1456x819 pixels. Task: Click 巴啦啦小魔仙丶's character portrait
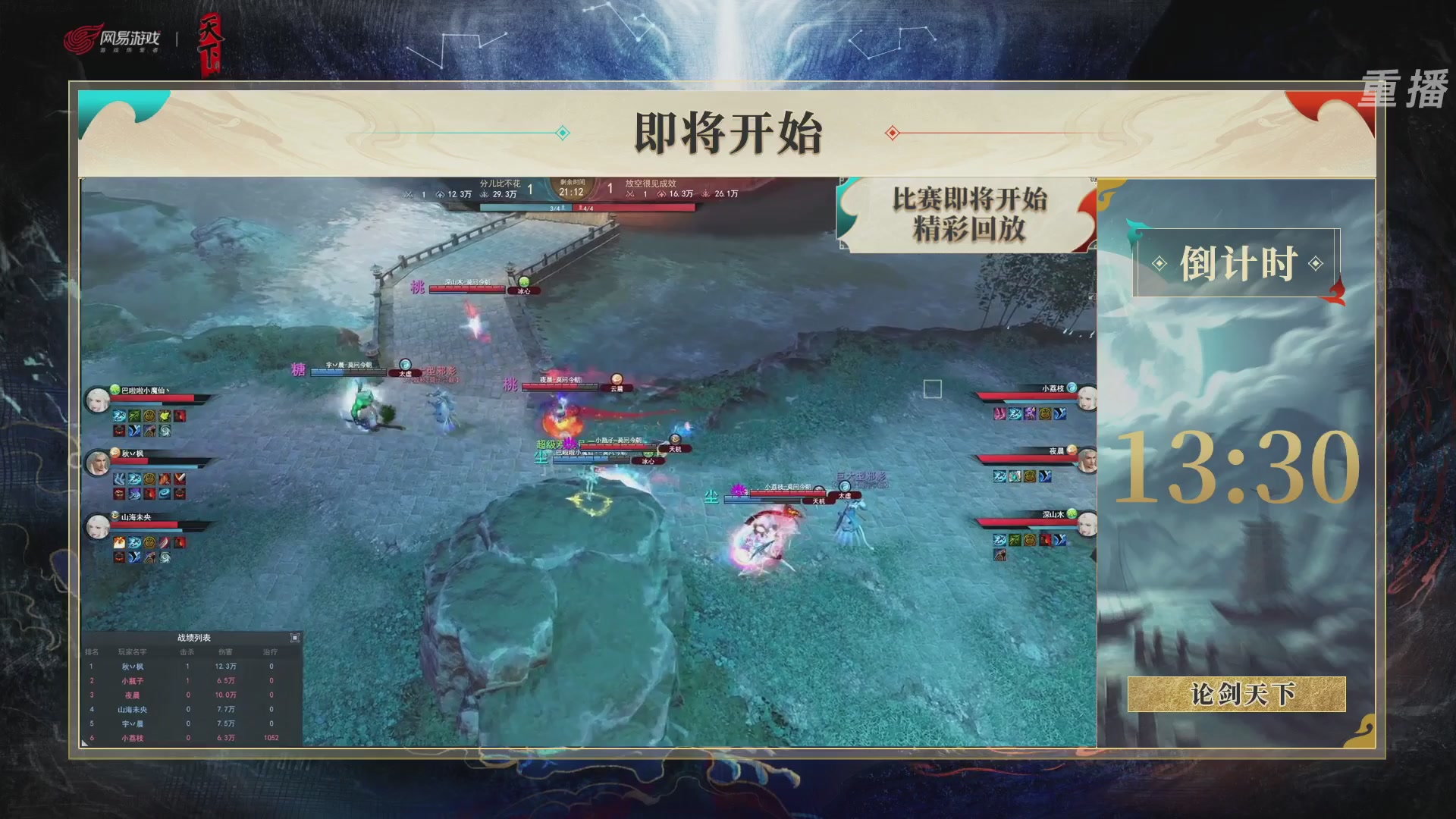pos(96,398)
